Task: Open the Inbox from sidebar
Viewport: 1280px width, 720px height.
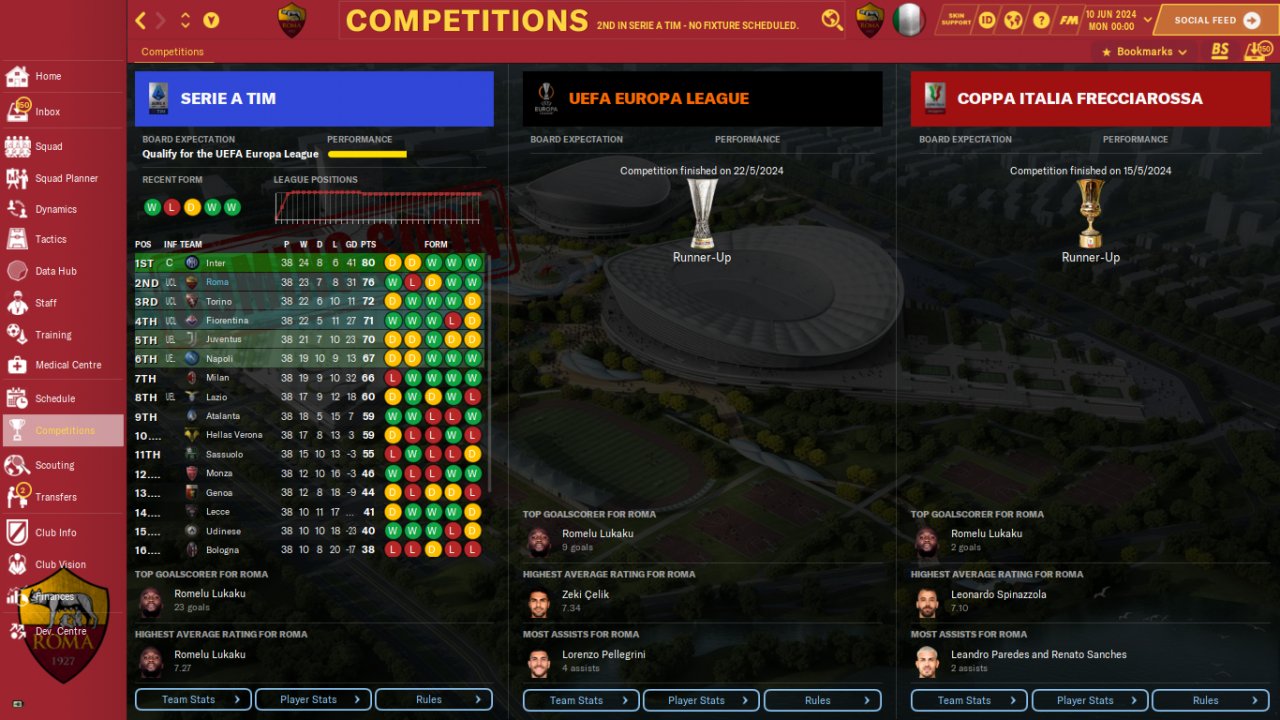Action: pyautogui.click(x=47, y=112)
